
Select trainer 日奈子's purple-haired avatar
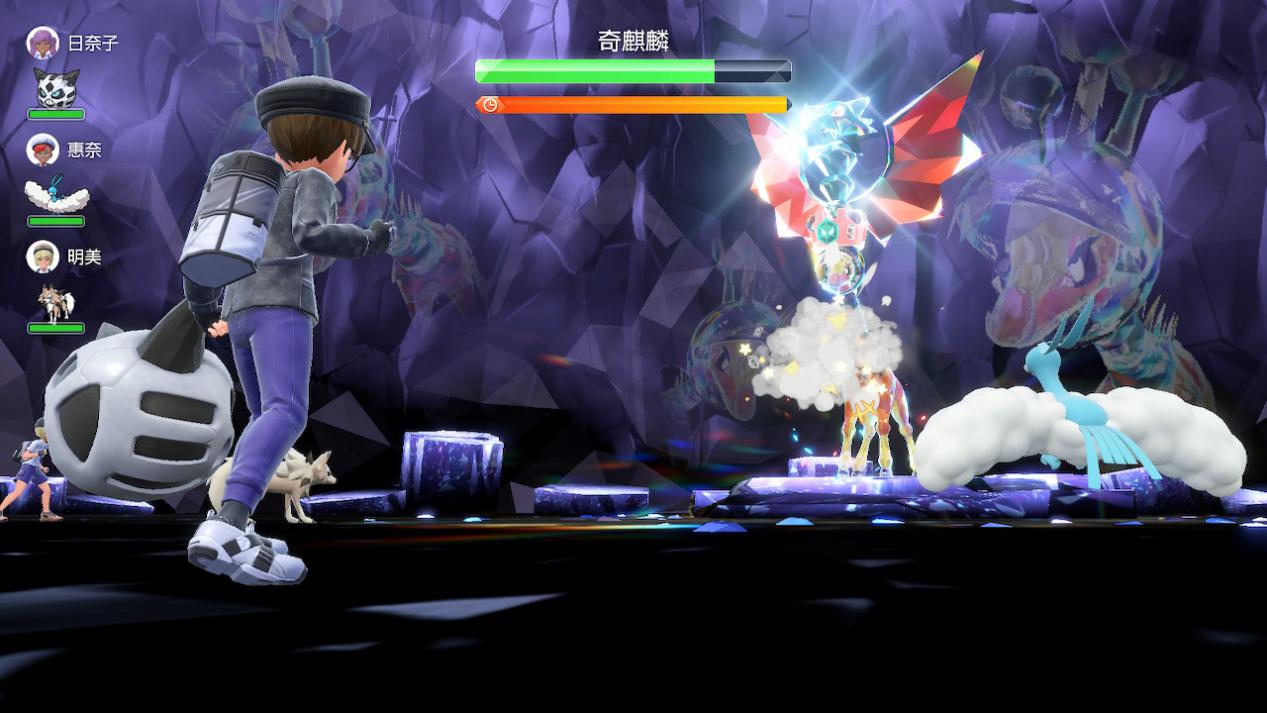click(x=42, y=43)
